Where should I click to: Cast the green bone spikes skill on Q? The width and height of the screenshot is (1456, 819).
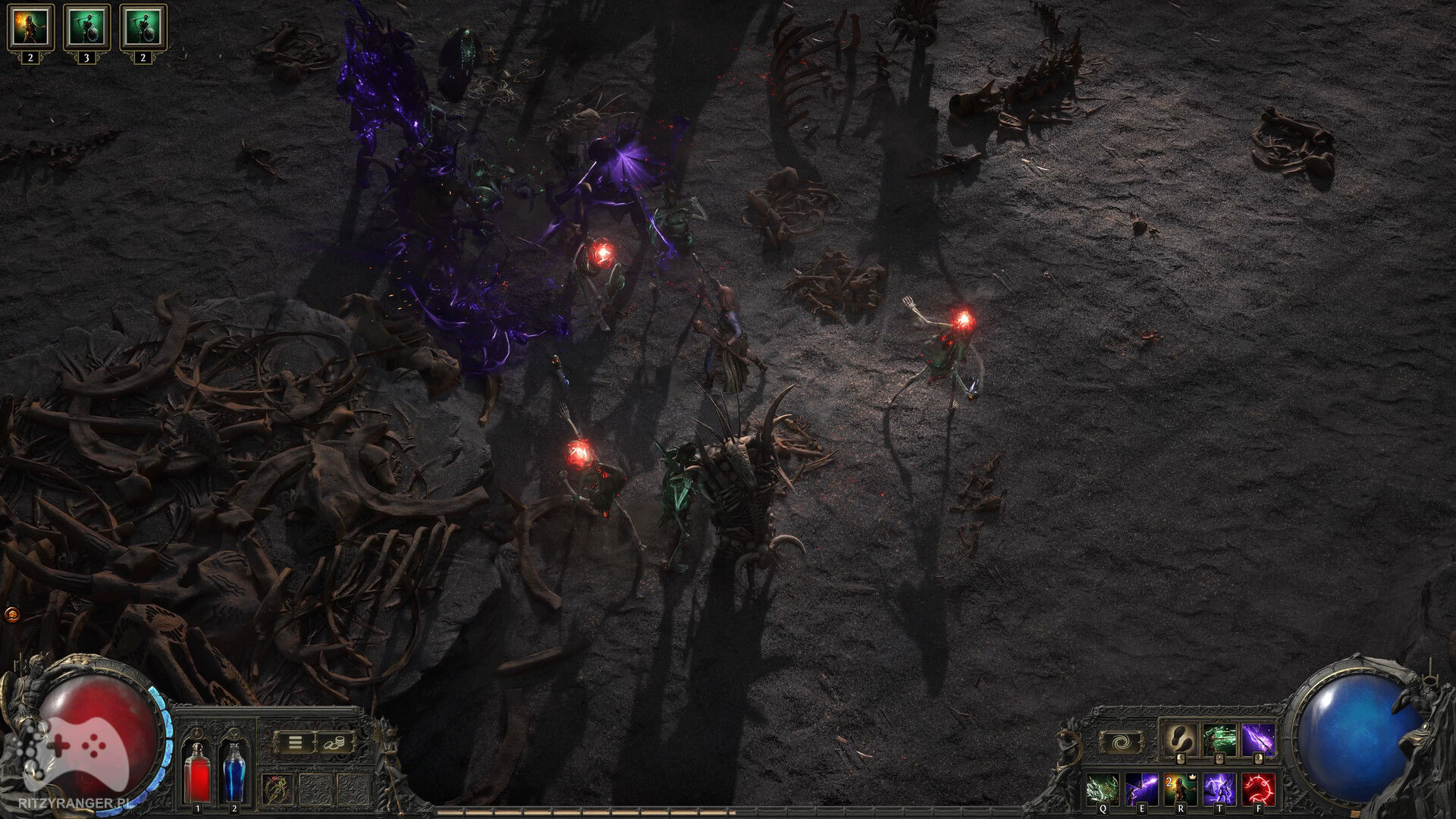pos(1102,789)
